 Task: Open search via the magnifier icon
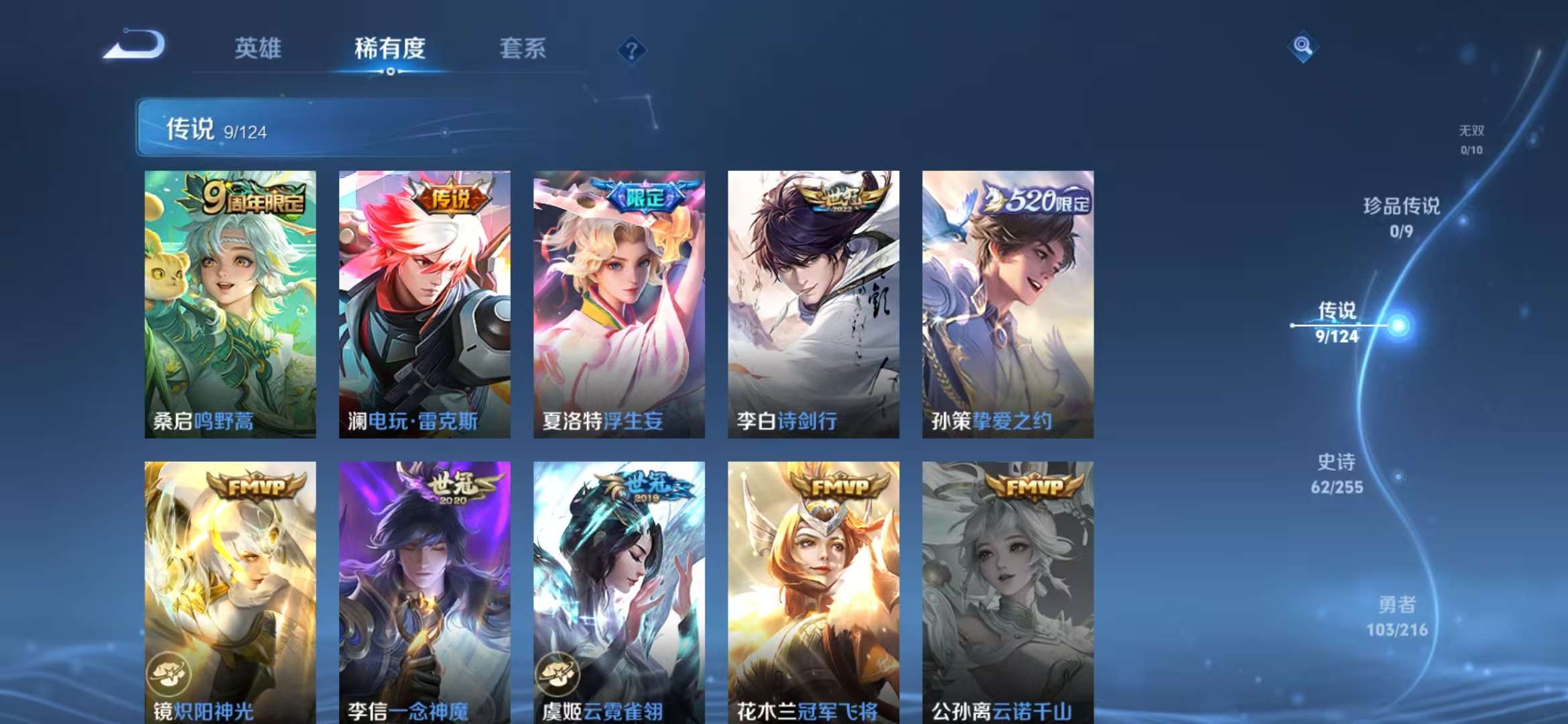(x=1301, y=47)
